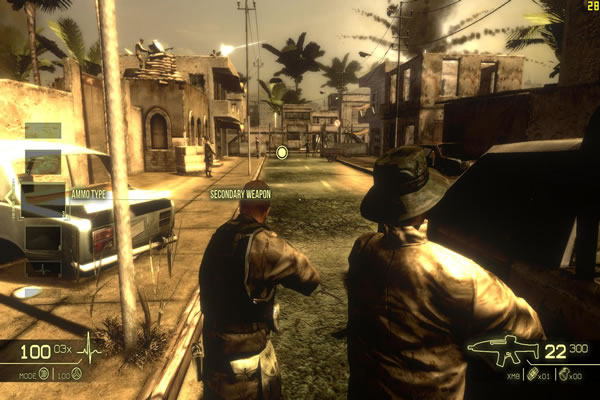The image size is (600, 400).
Task: Click the grenade icon showing x00
Action: pos(564,374)
